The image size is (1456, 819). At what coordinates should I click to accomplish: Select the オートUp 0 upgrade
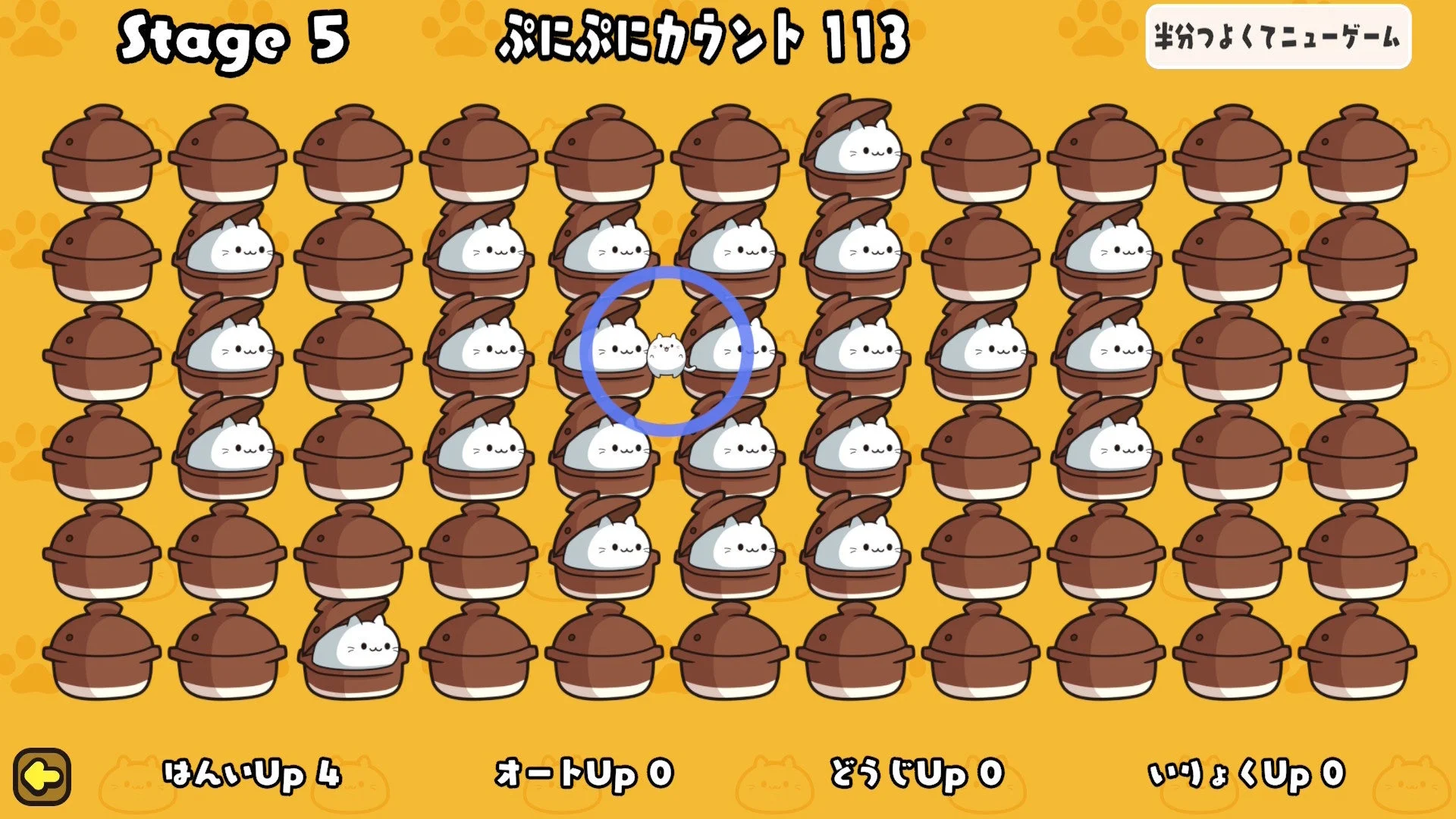point(584,772)
